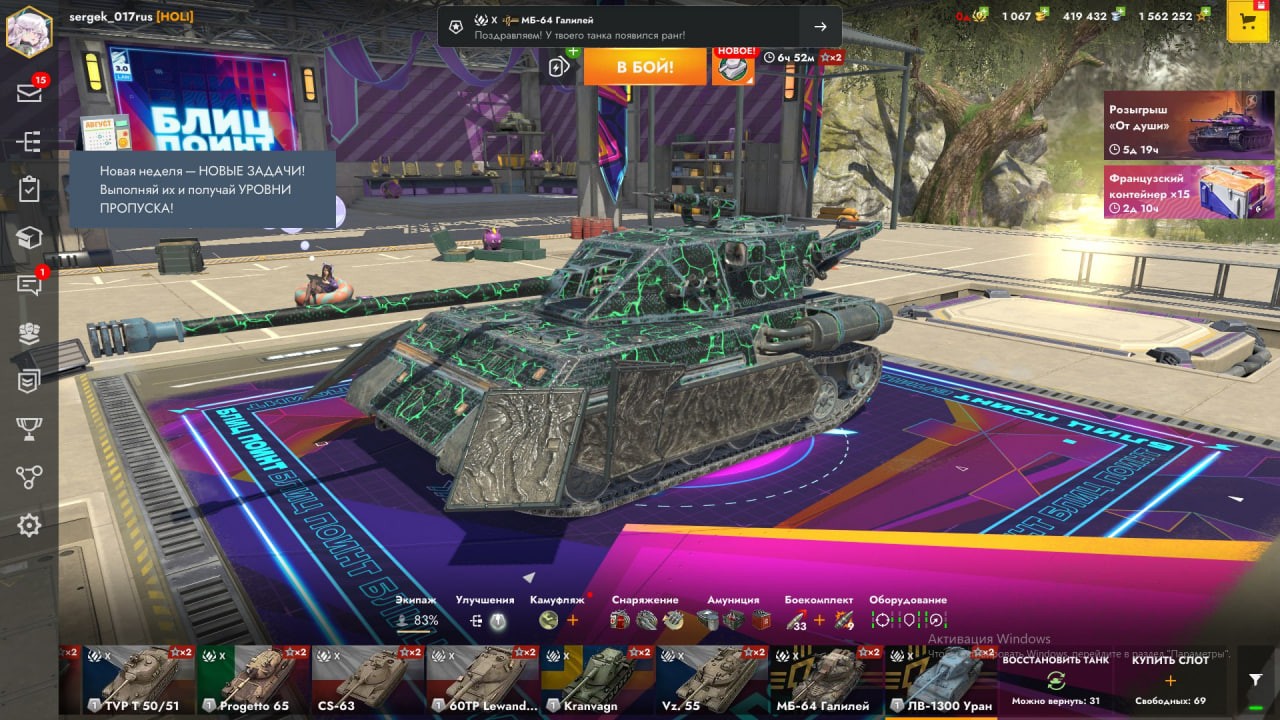Choose the Kranvagn tank in carousel
The image size is (1280, 720).
pyautogui.click(x=598, y=680)
